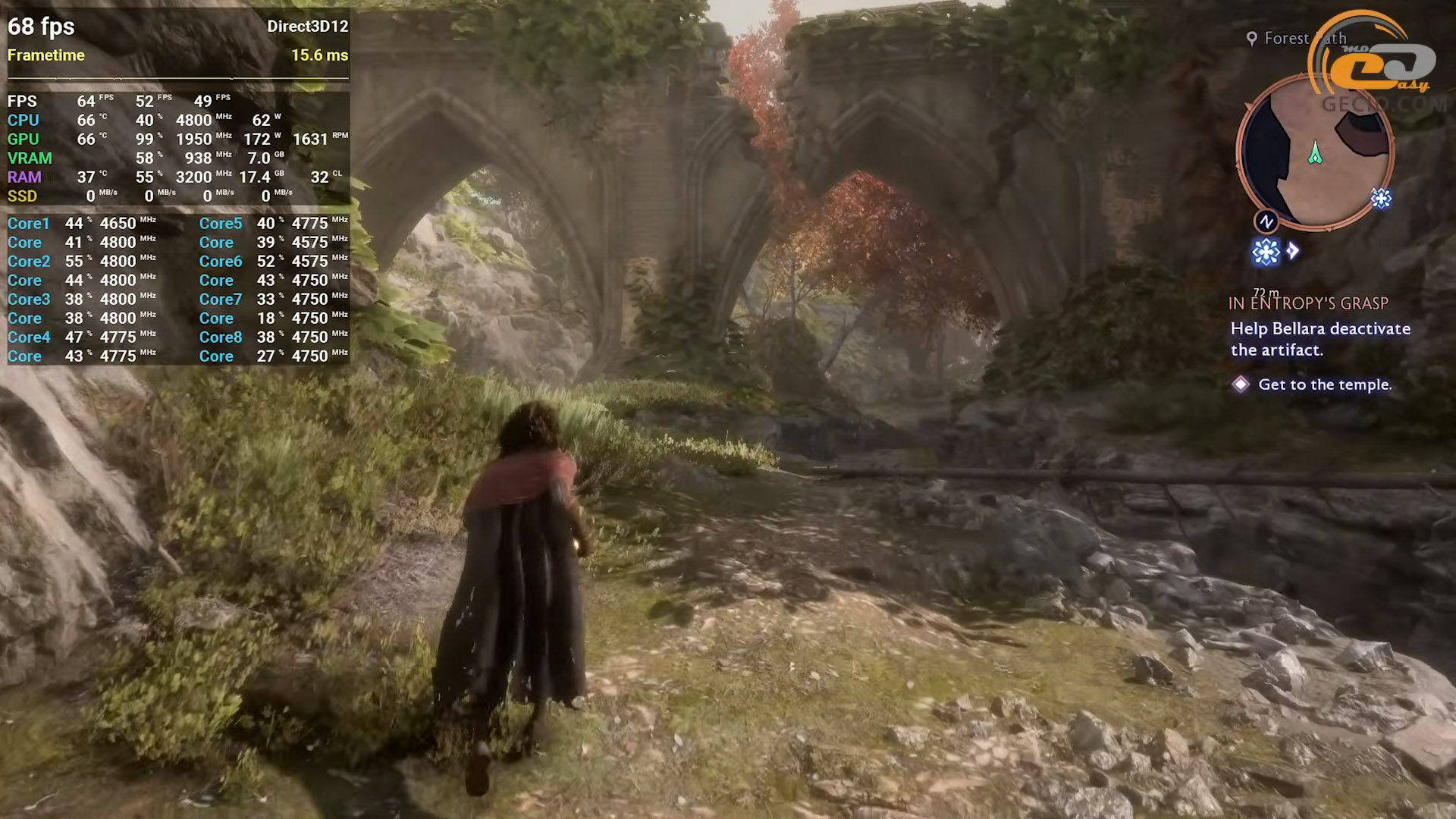Click the Forest Path location label
The width and height of the screenshot is (1456, 819).
1297,38
